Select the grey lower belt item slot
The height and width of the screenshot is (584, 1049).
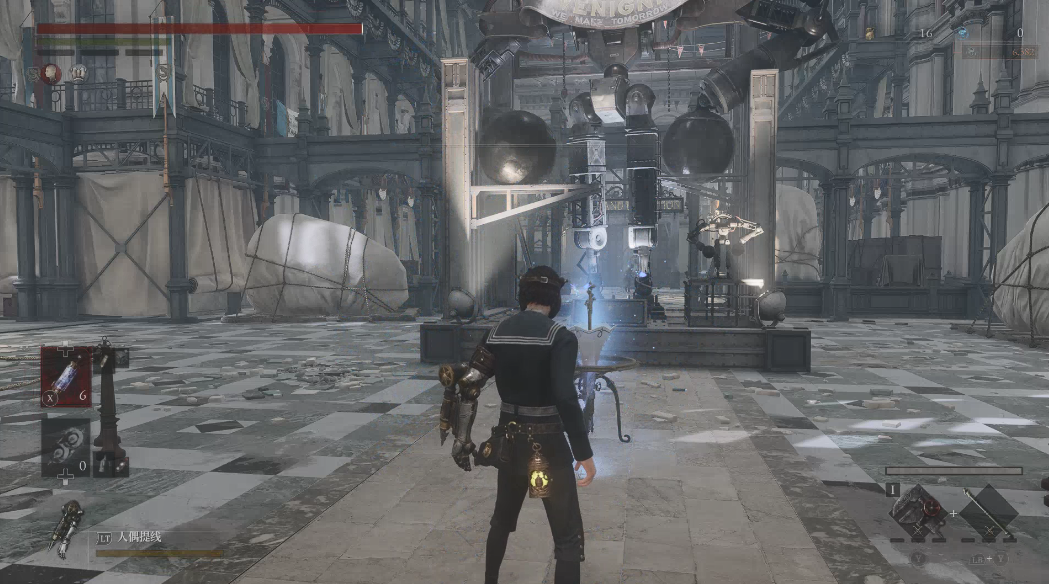click(66, 445)
